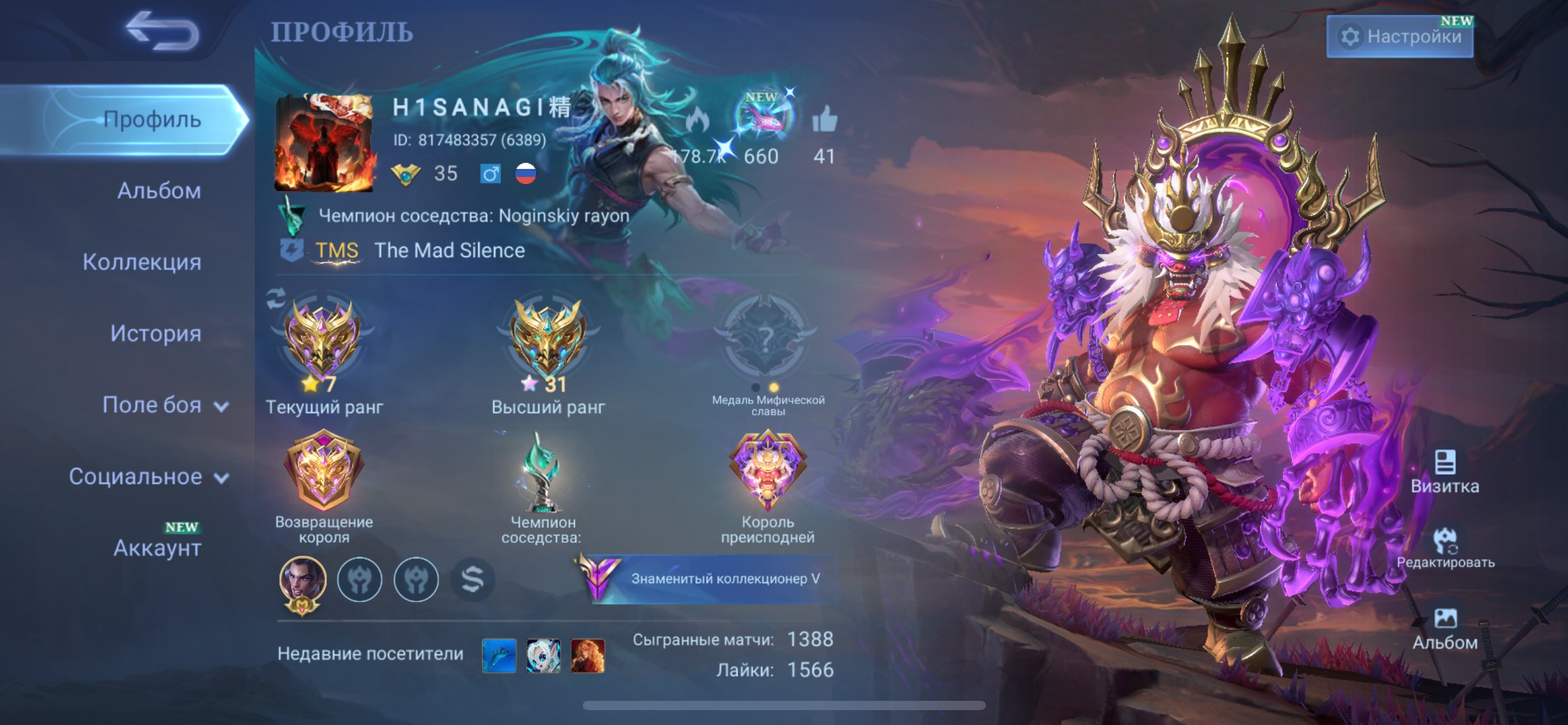Open the Настройки settings button
This screenshot has height=725, width=1568.
pos(1400,37)
